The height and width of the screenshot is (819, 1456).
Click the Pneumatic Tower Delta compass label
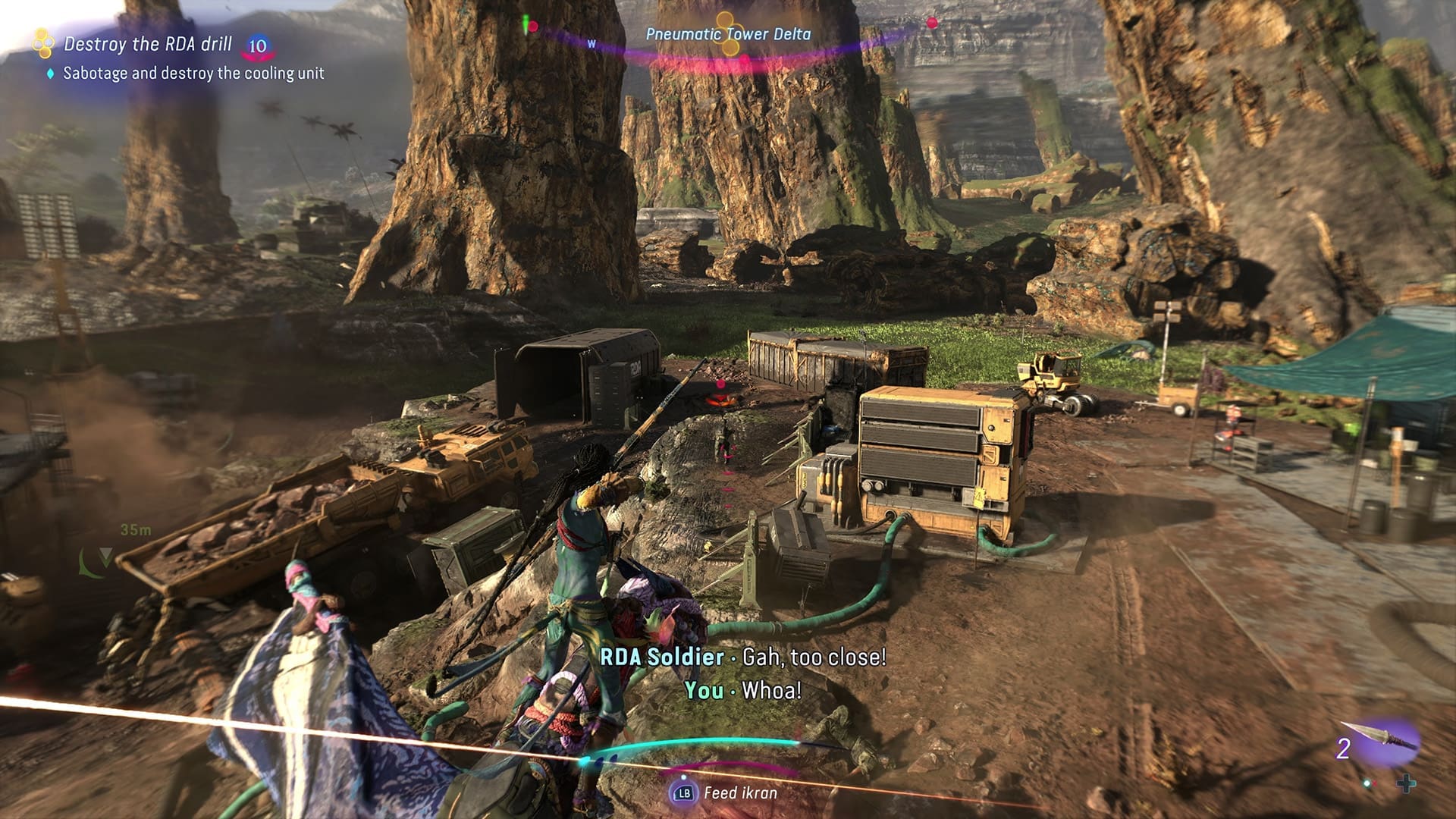(x=728, y=34)
